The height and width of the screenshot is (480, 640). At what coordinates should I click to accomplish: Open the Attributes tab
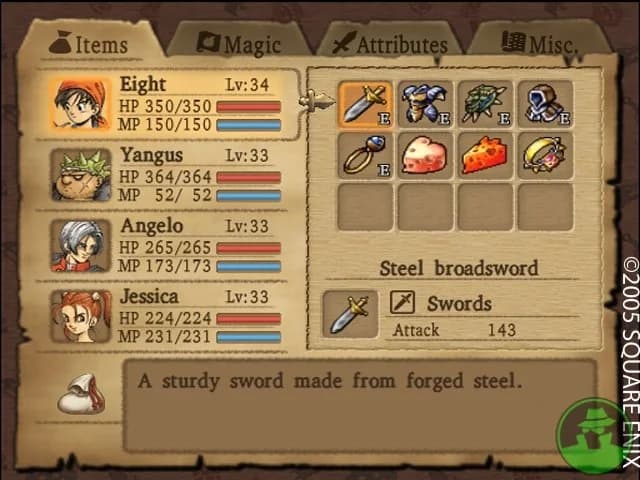click(x=388, y=44)
